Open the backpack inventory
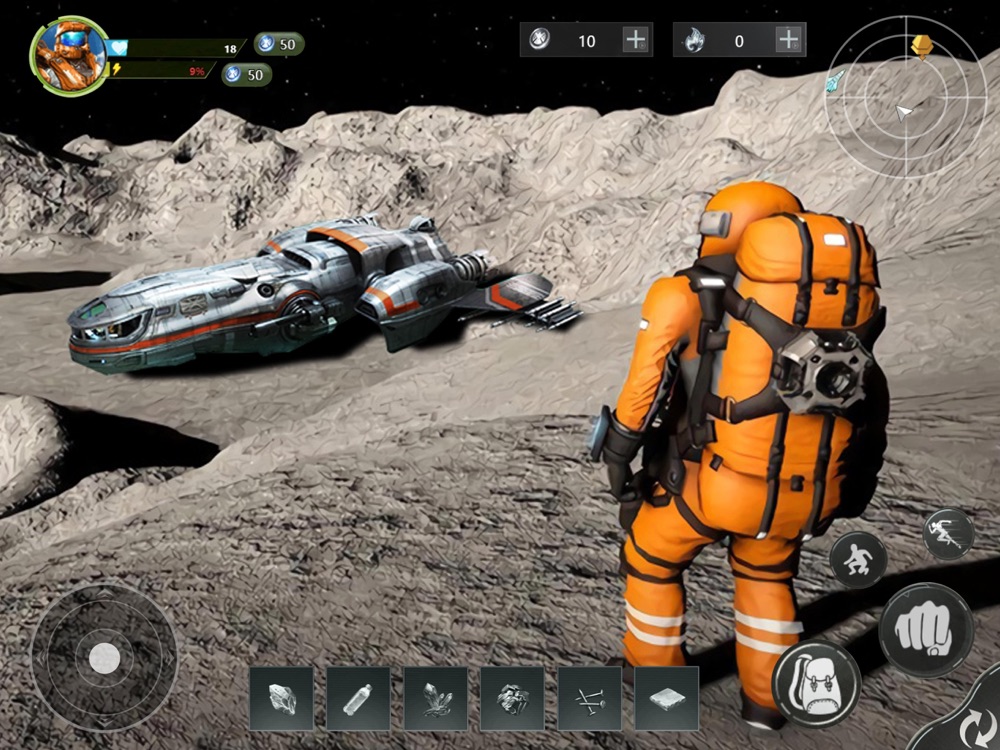This screenshot has height=750, width=1000. click(x=817, y=683)
